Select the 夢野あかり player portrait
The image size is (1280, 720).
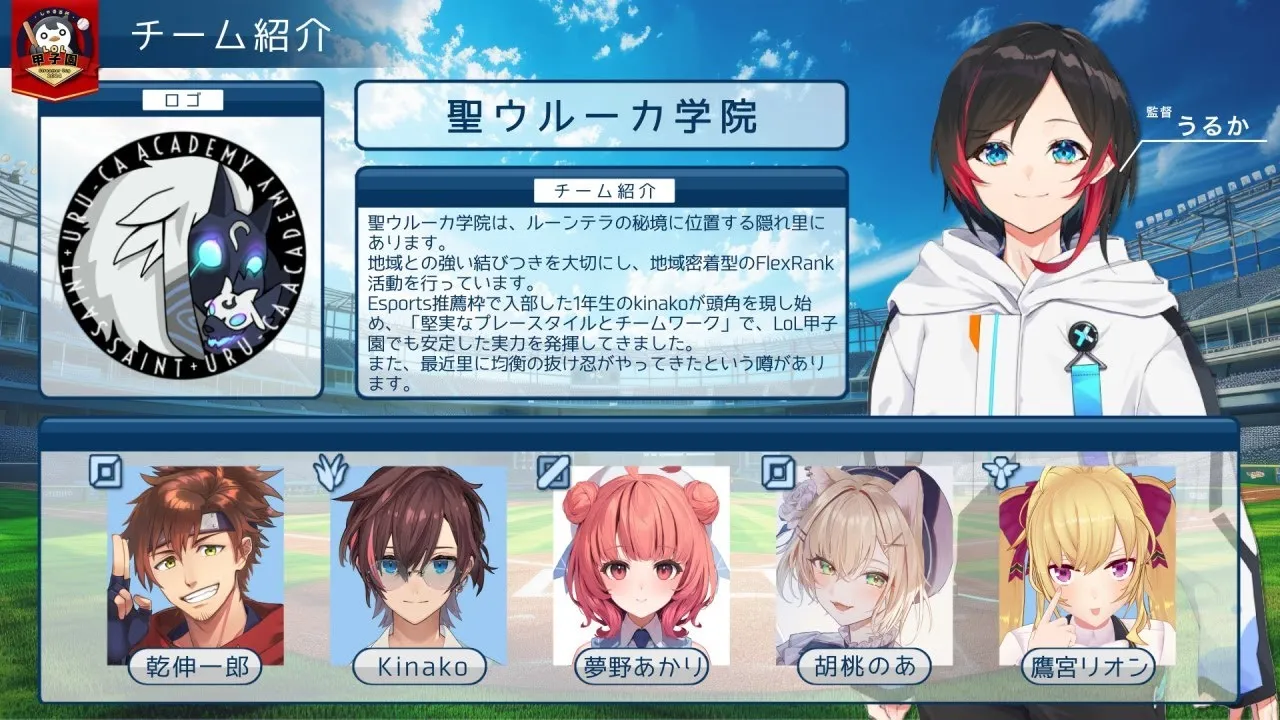point(641,560)
